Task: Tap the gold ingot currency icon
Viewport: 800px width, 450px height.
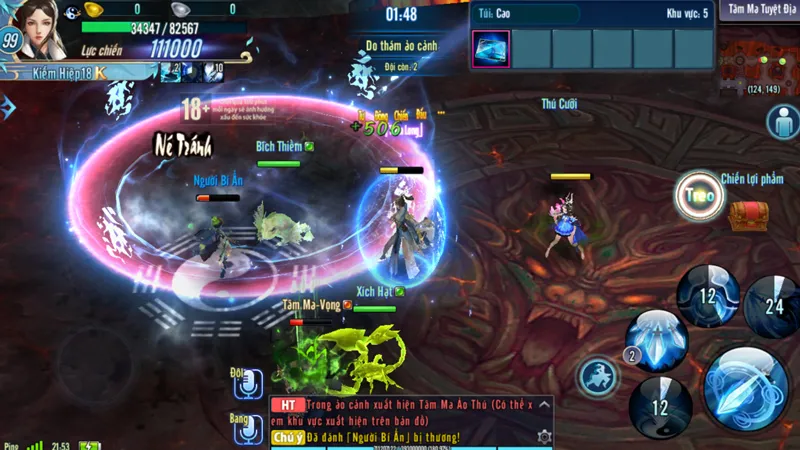Action: click(x=93, y=9)
